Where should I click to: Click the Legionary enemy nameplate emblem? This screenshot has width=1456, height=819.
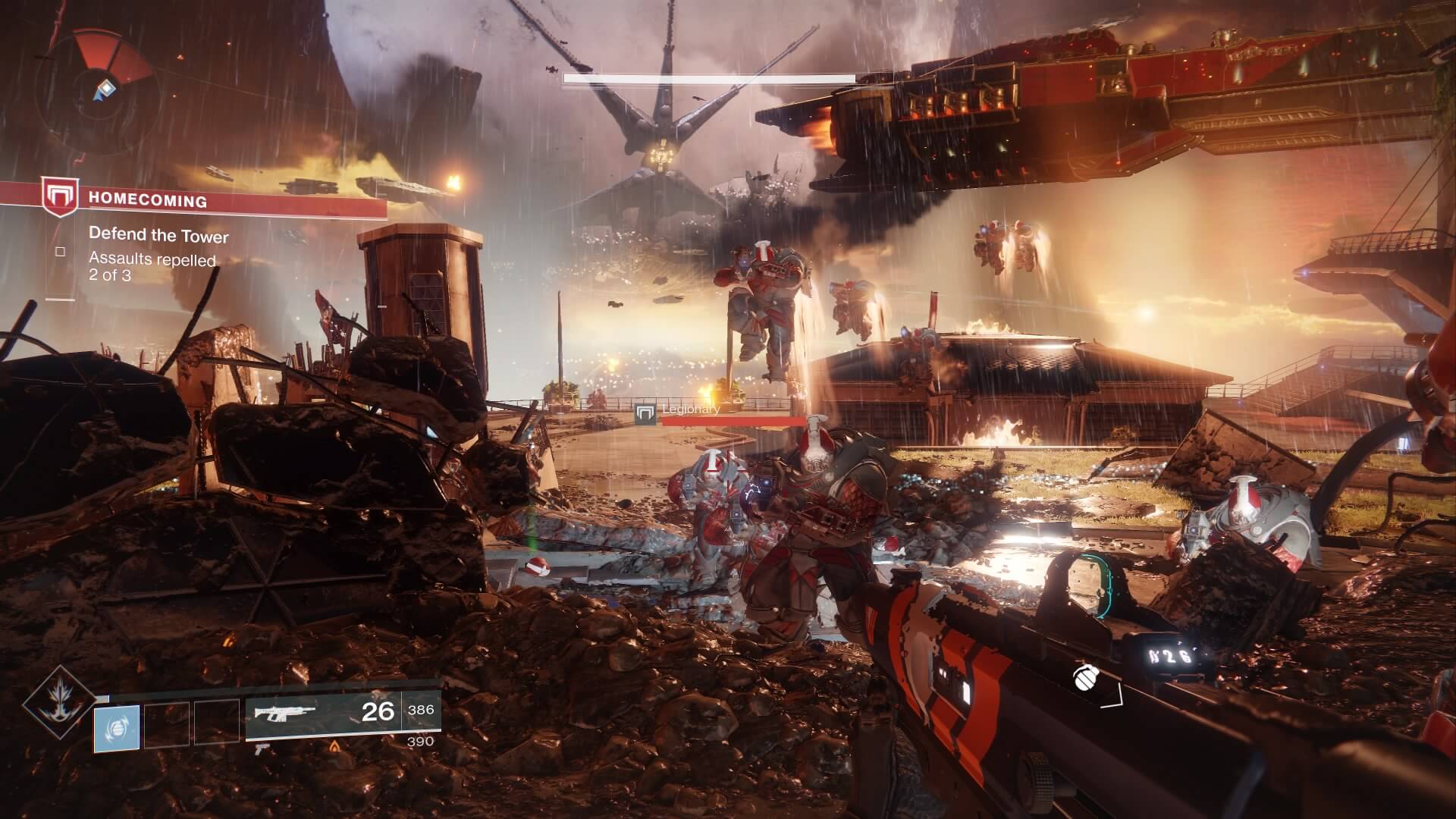(646, 414)
